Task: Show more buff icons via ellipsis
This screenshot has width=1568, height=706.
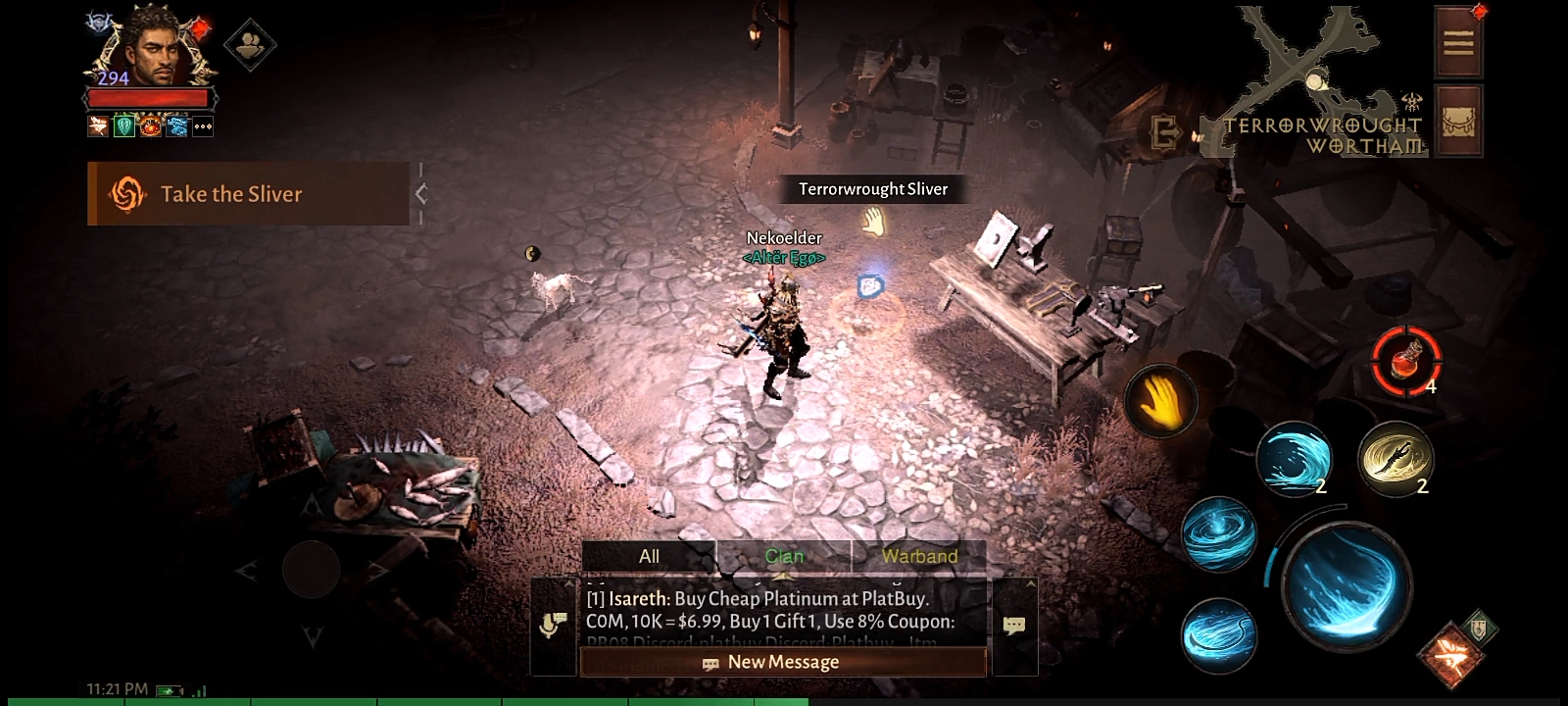Action: [203, 126]
